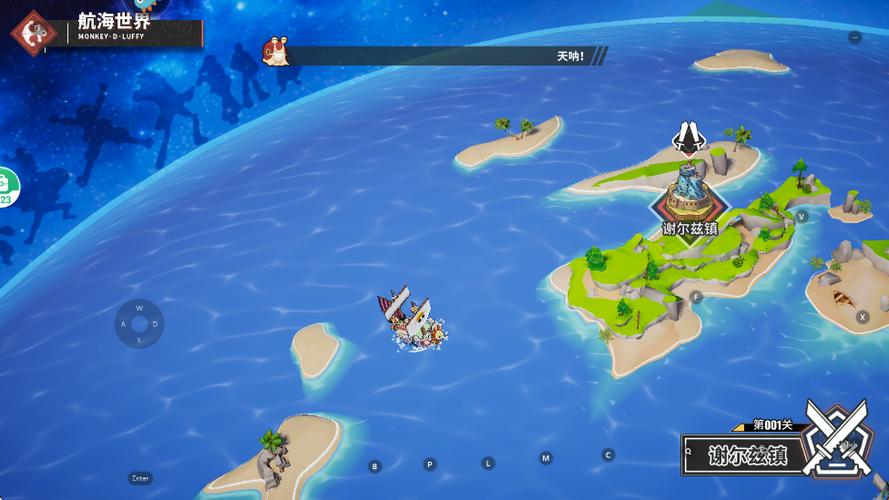This screenshot has height=500, width=889.
Task: Select the 谢尔兹镇 tower marker on the map
Action: click(x=690, y=195)
